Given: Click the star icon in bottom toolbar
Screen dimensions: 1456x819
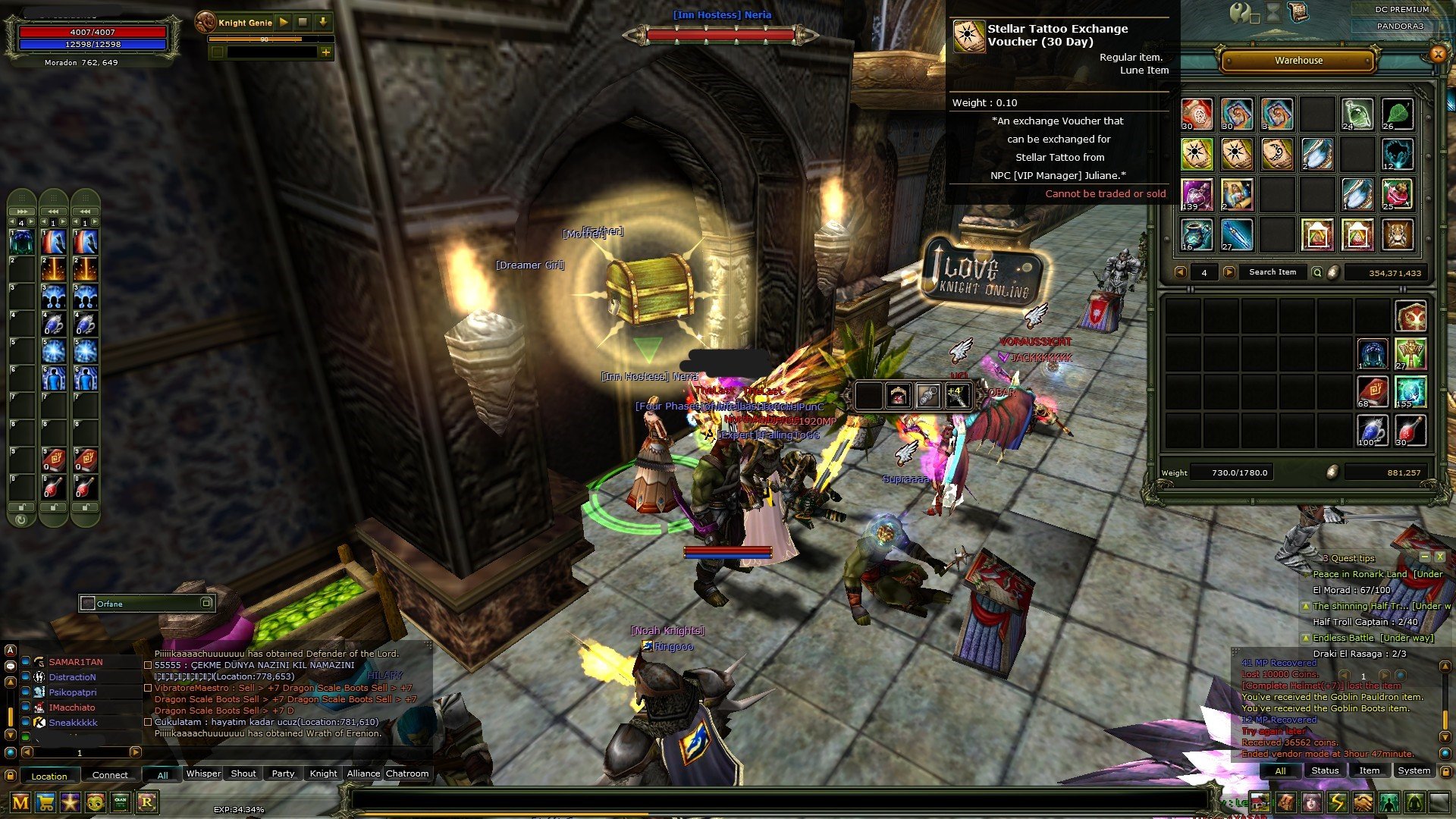Looking at the screenshot, I should 69,802.
